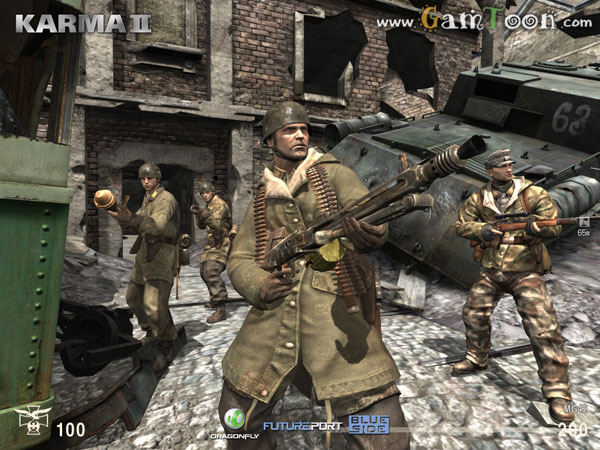Screen dimensions: 600x450
Task: Click the Blue Side logo
Action: tap(370, 424)
